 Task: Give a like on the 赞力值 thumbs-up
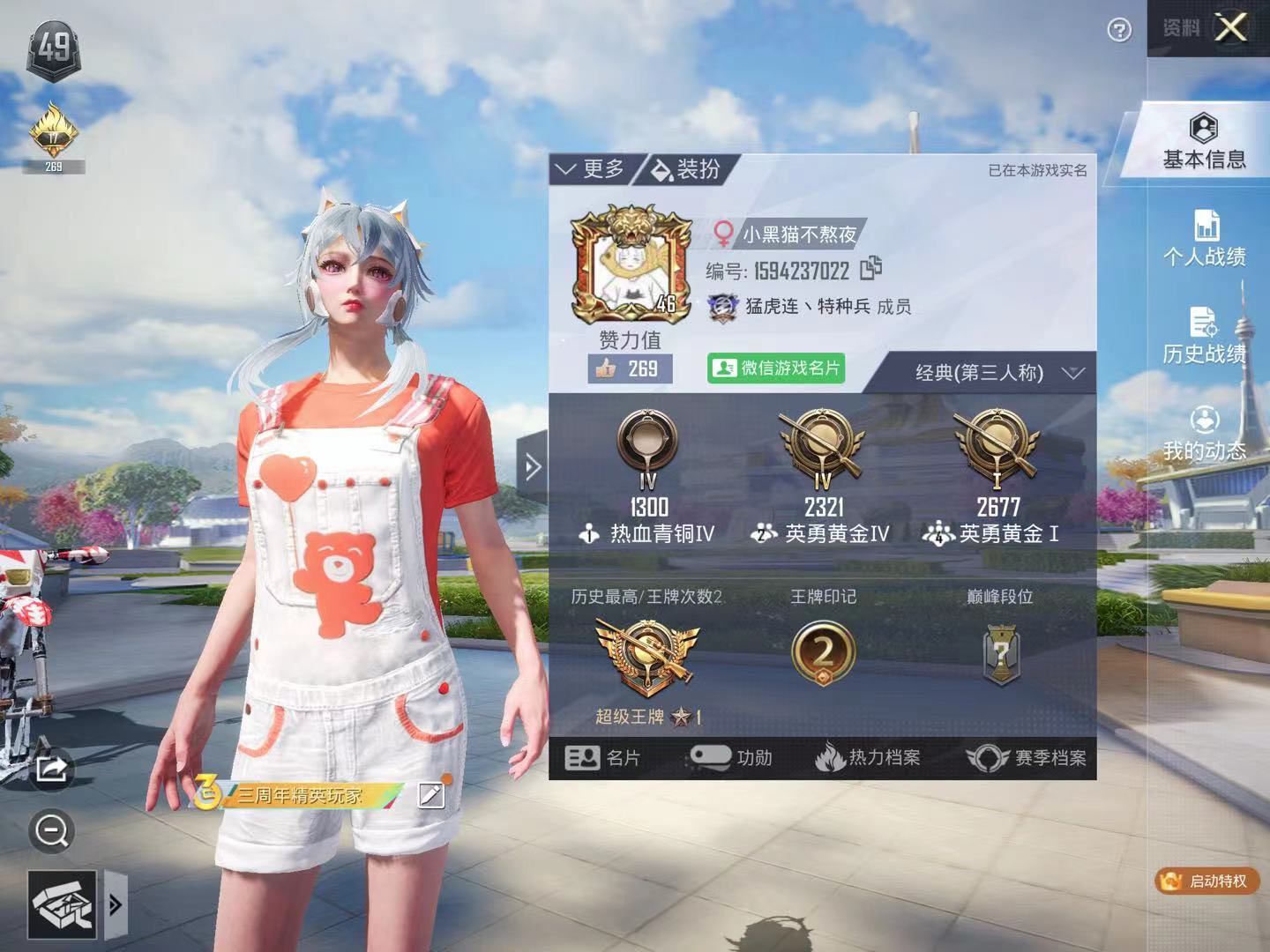coord(630,368)
